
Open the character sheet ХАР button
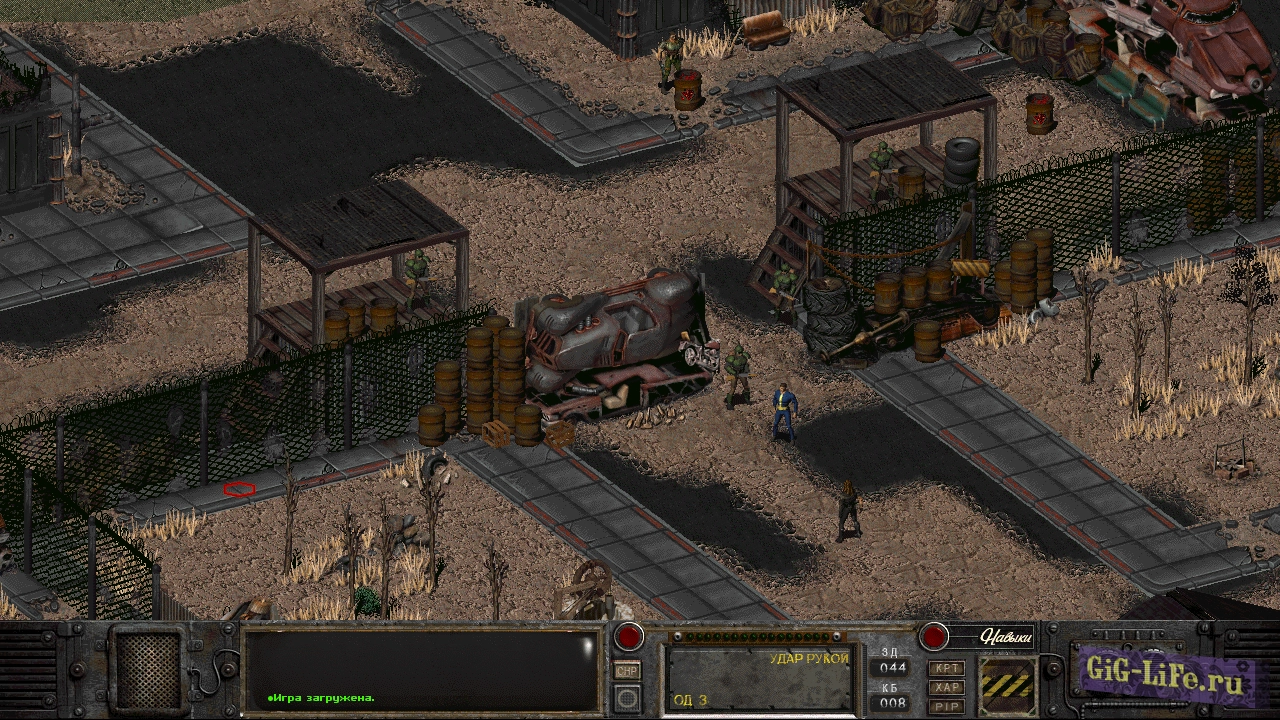[946, 687]
